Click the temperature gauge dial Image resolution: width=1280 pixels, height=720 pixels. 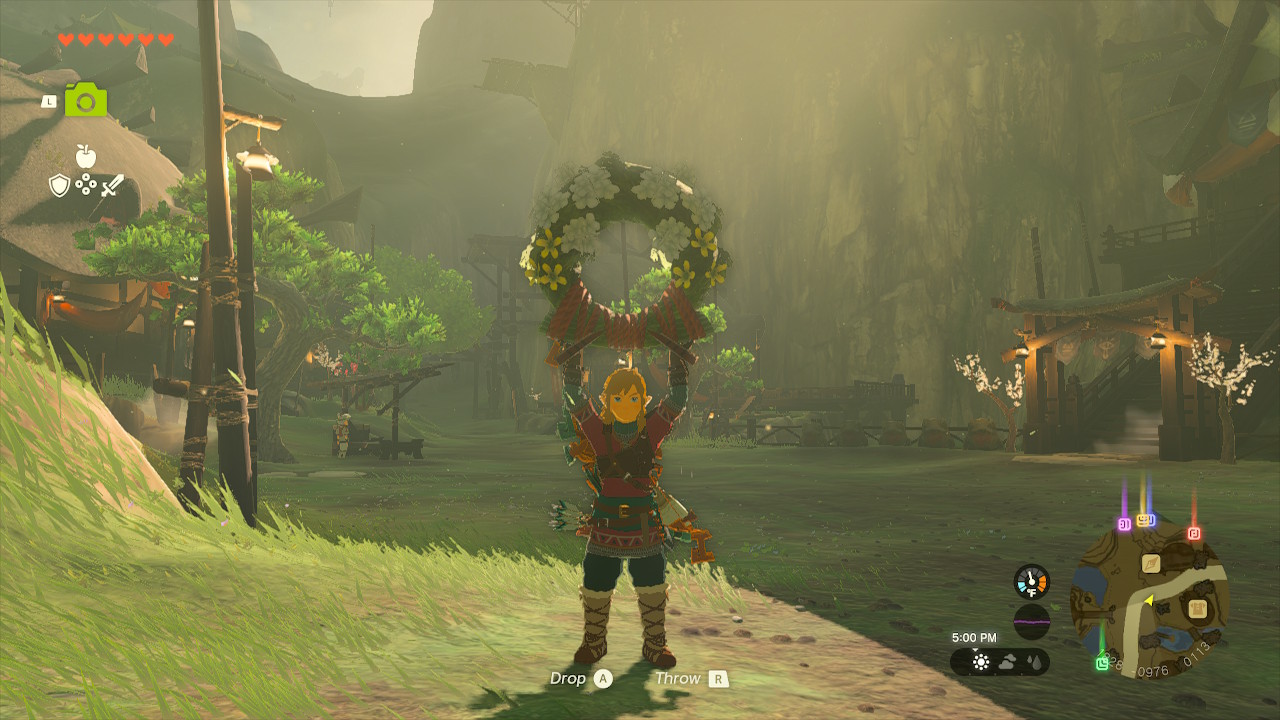1031,580
